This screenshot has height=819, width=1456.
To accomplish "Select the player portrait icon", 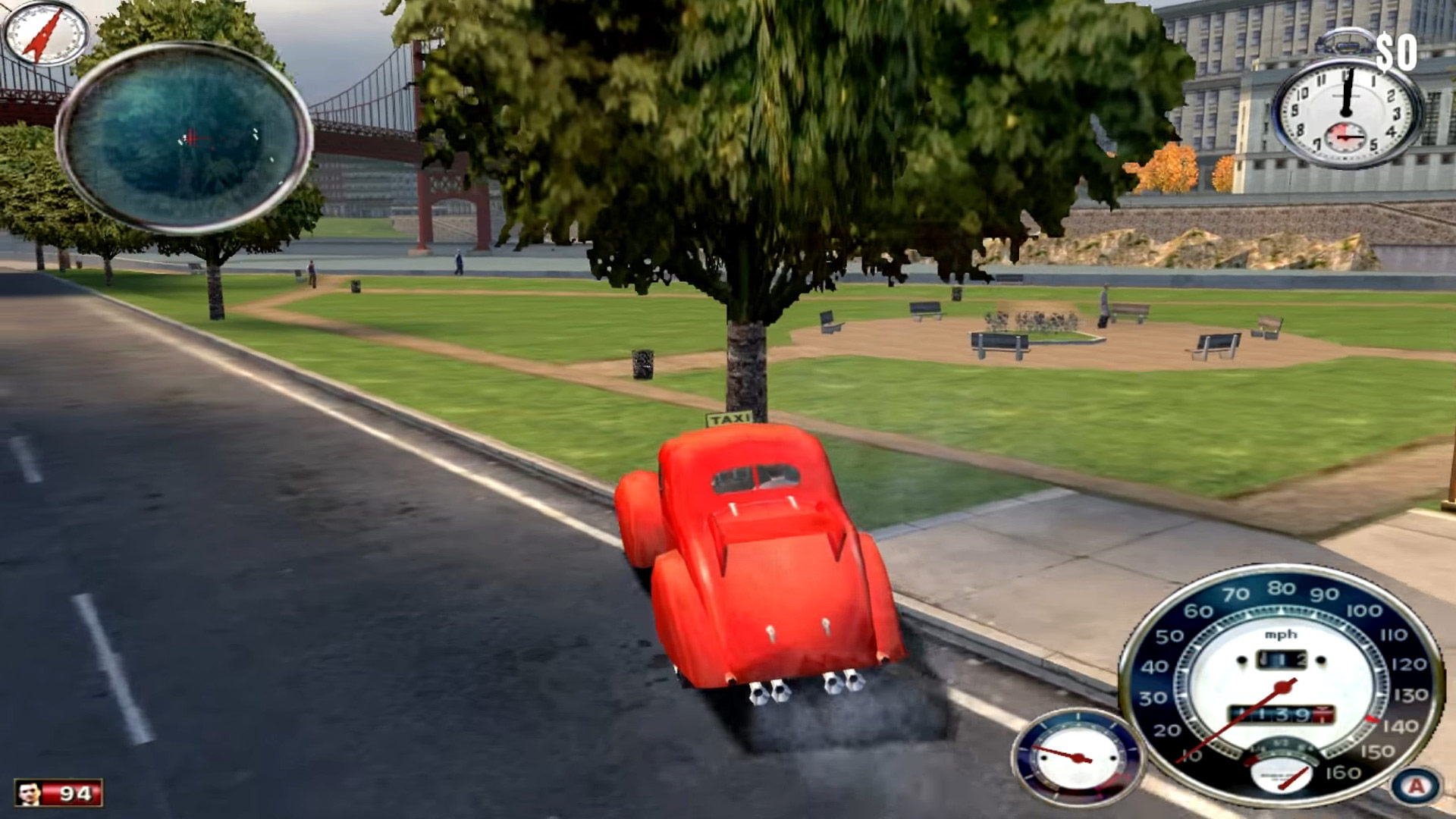I will tap(30, 793).
